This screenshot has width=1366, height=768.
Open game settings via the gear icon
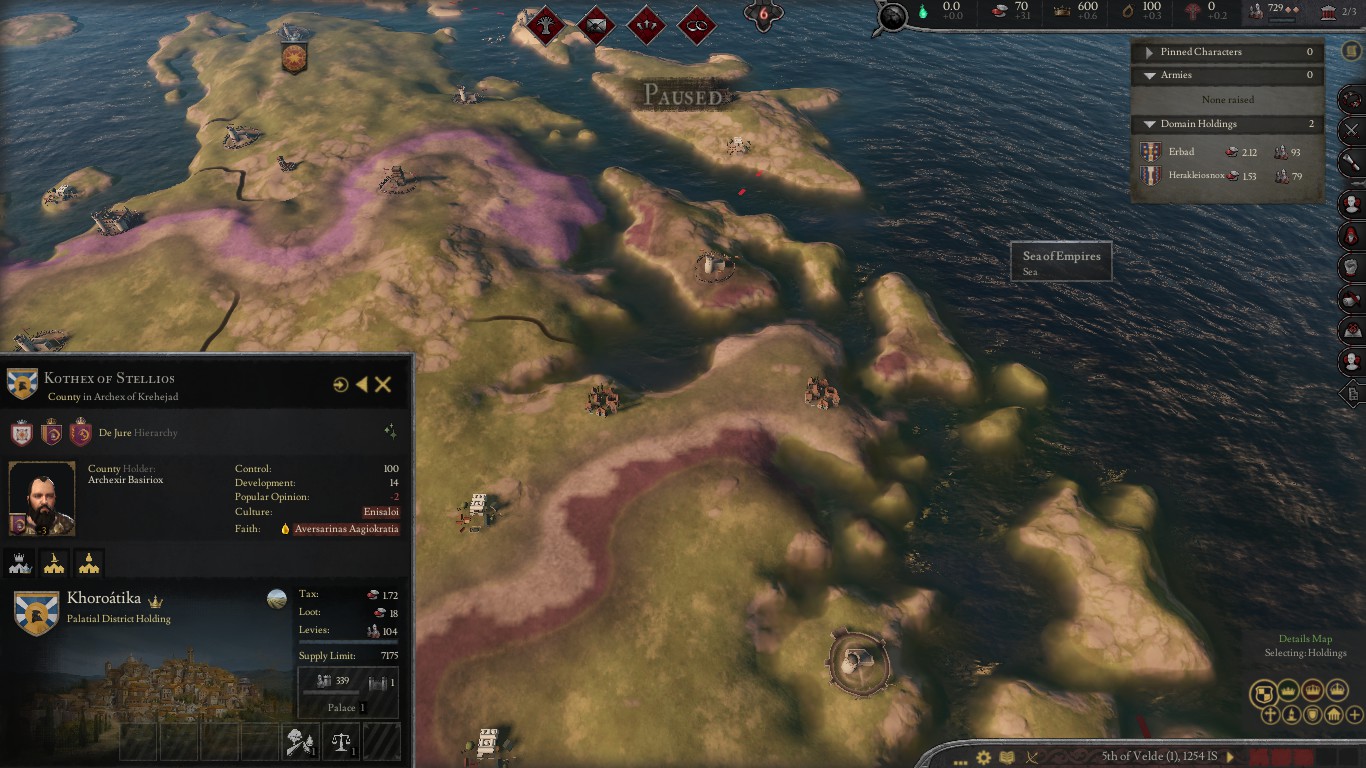pyautogui.click(x=984, y=756)
